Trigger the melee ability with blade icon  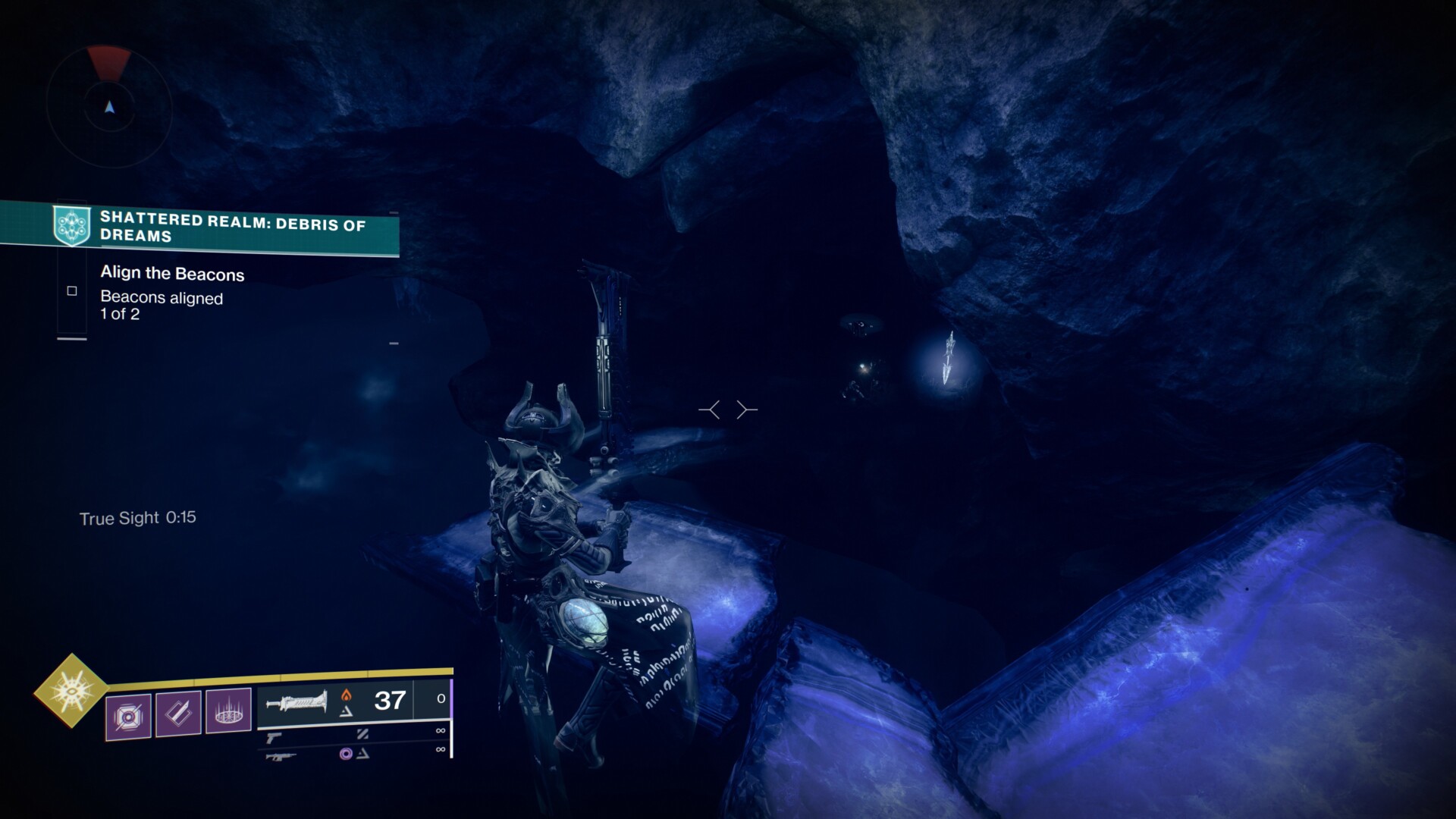(178, 714)
